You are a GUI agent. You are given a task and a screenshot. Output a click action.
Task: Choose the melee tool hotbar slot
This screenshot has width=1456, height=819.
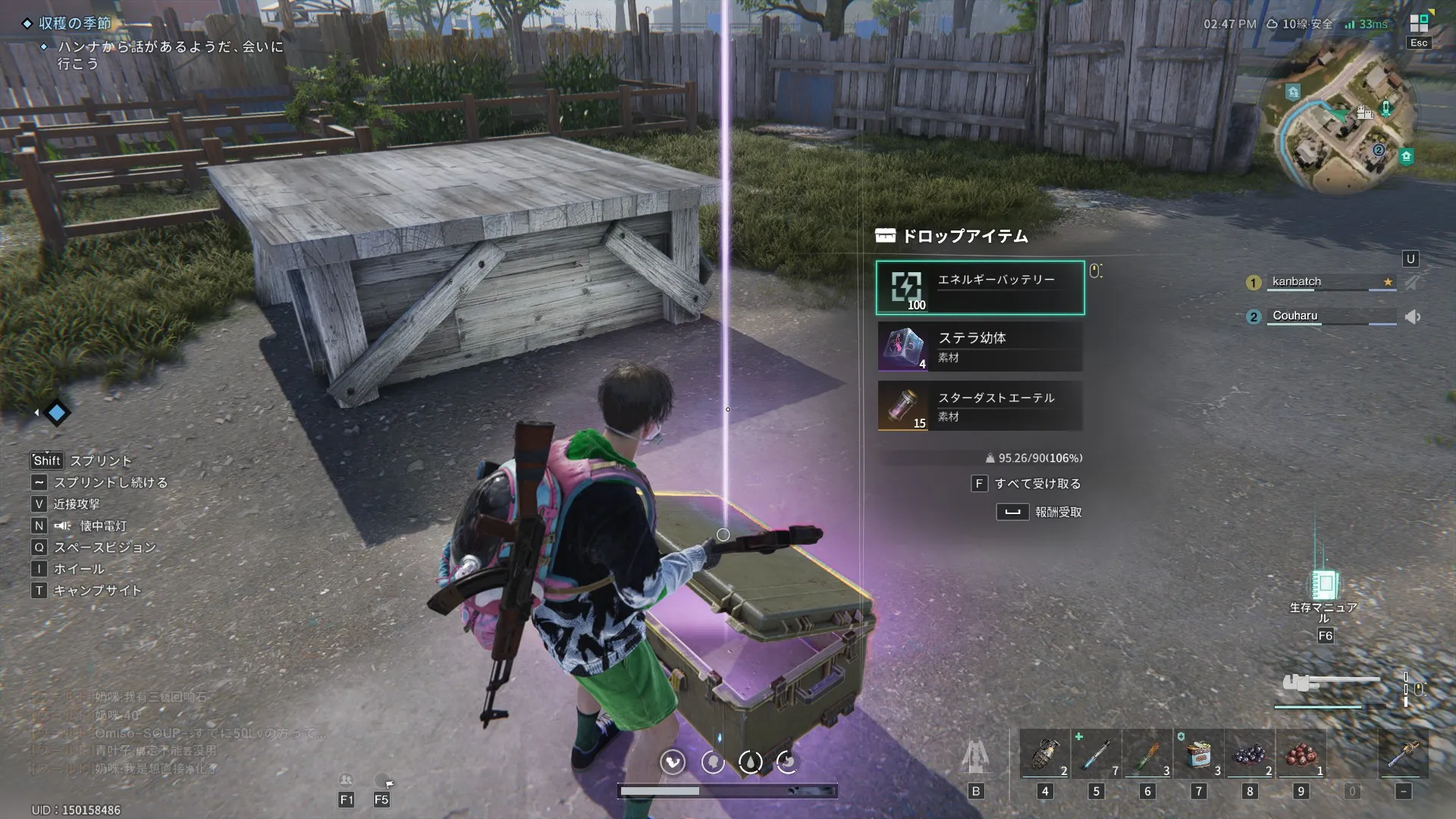pyautogui.click(x=1403, y=755)
